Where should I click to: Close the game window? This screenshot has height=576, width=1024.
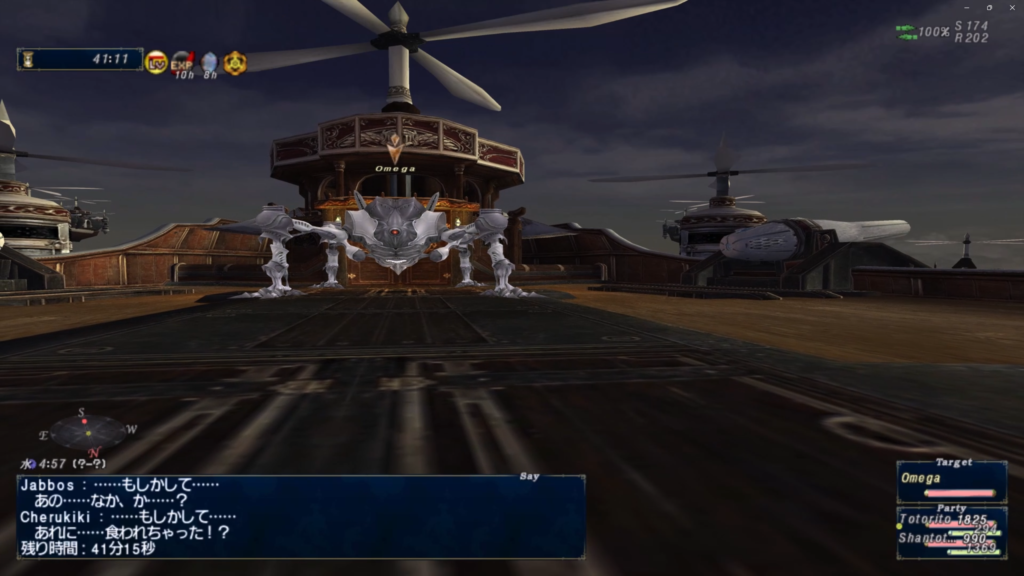1012,7
